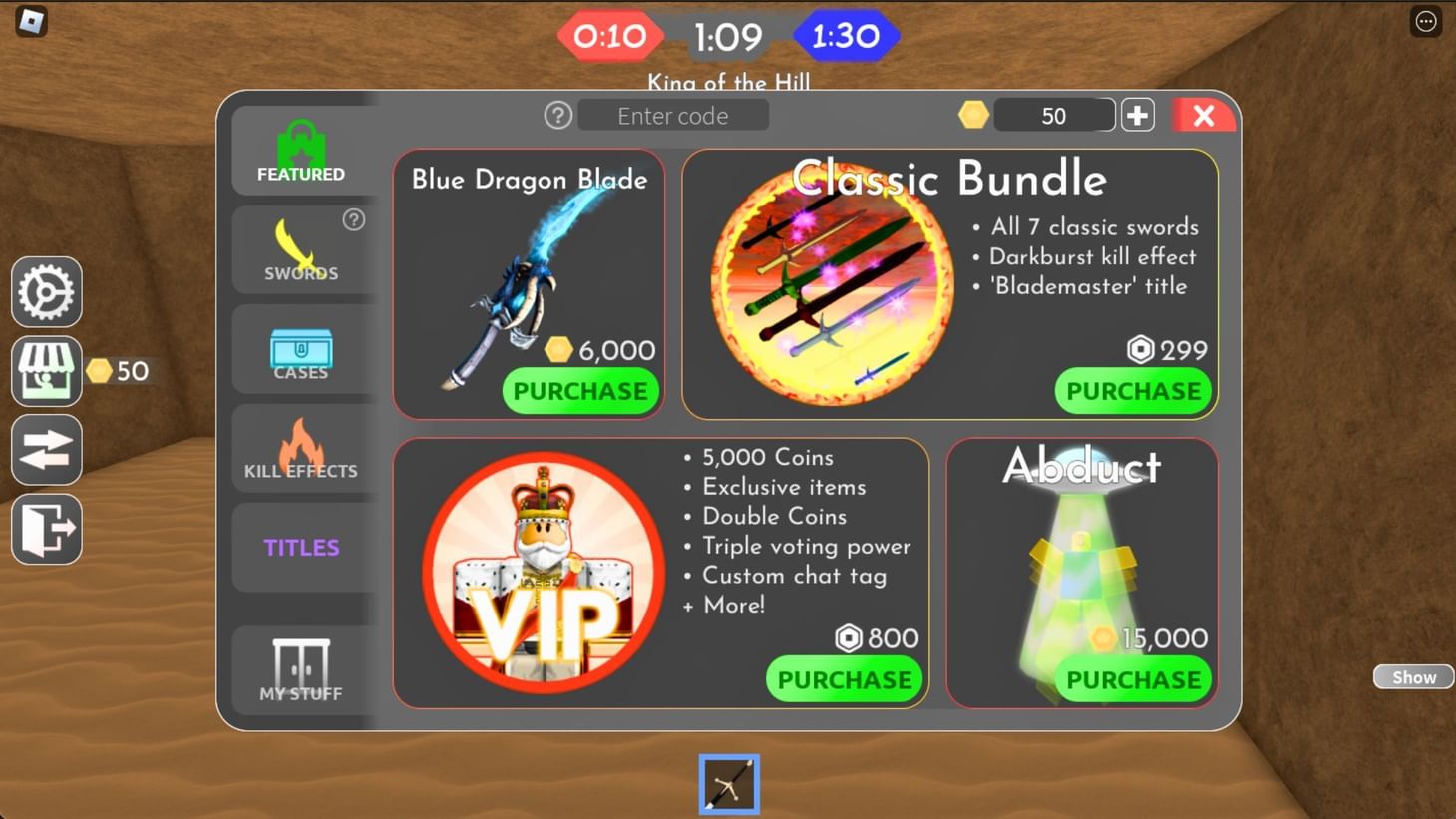This screenshot has width=1456, height=819.
Task: Open the Roblox ellipsis menu in the corner
Action: [x=1424, y=21]
